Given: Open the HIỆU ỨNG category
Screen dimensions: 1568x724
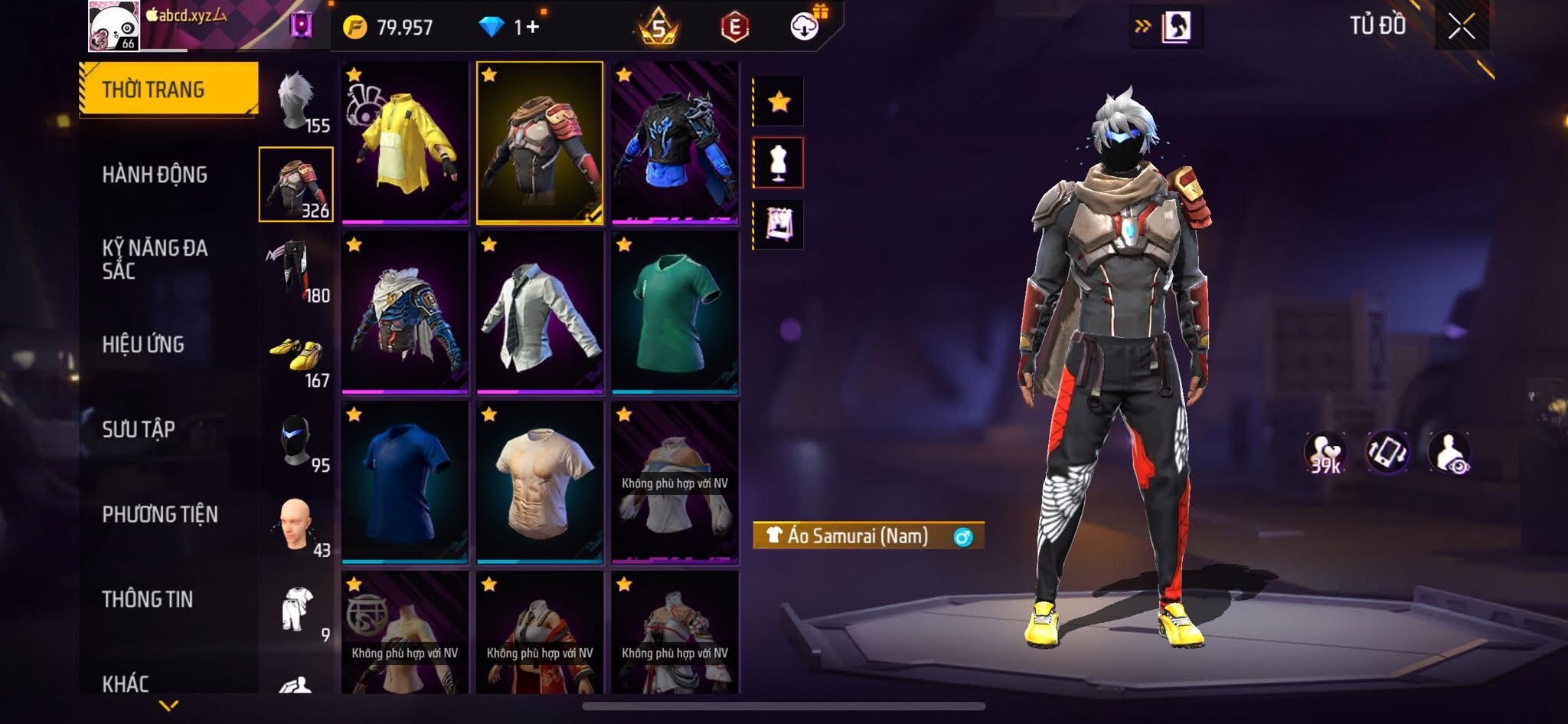Looking at the screenshot, I should coord(143,345).
